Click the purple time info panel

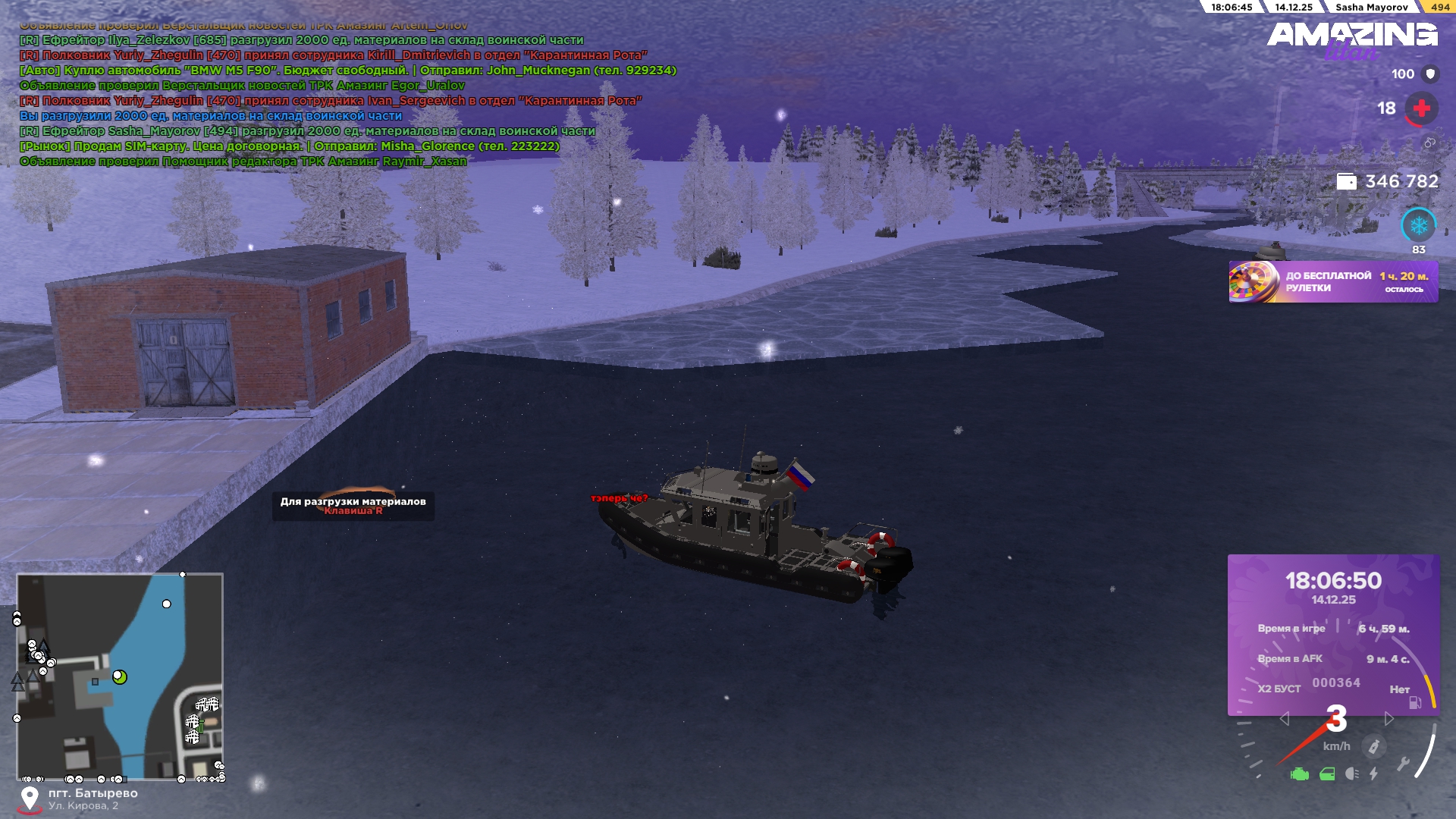pyautogui.click(x=1333, y=634)
